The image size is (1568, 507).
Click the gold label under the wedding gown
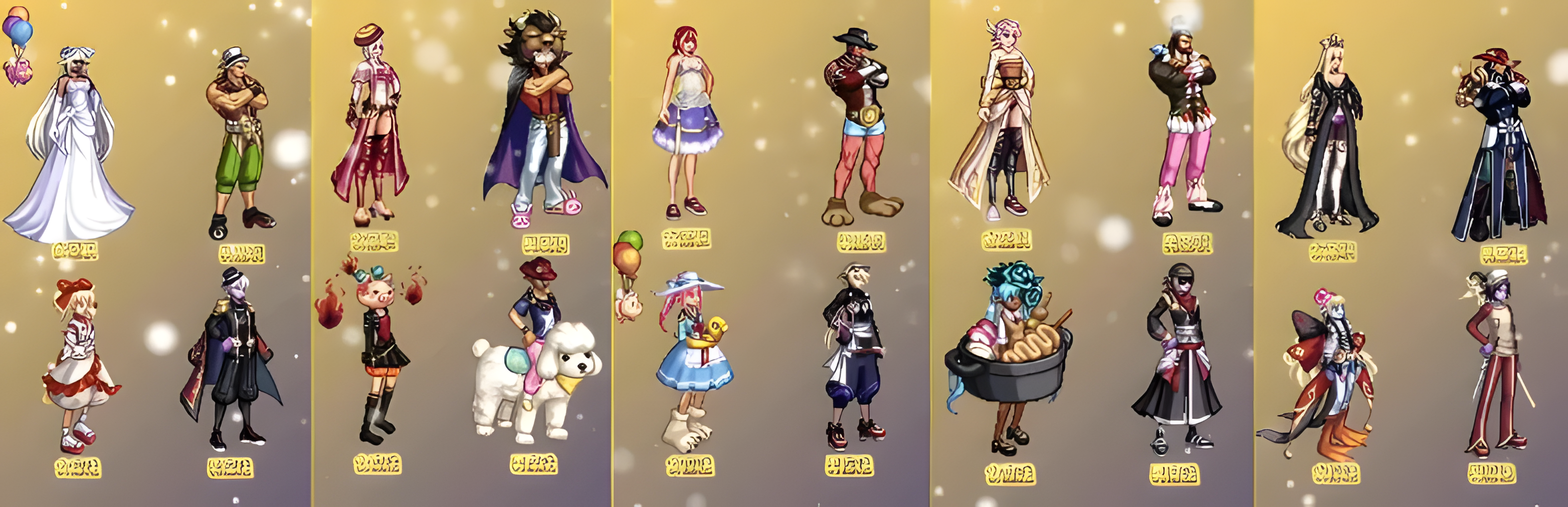coord(75,250)
